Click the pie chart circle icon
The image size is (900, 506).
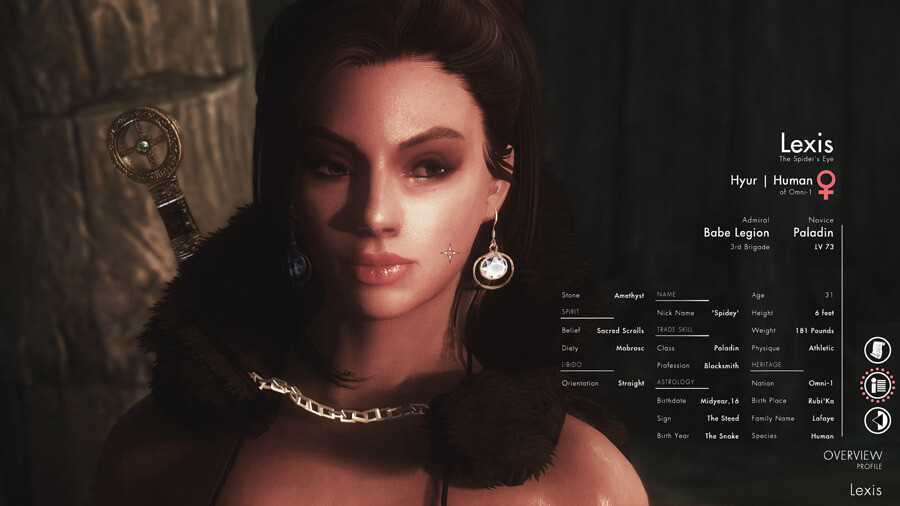(877, 420)
